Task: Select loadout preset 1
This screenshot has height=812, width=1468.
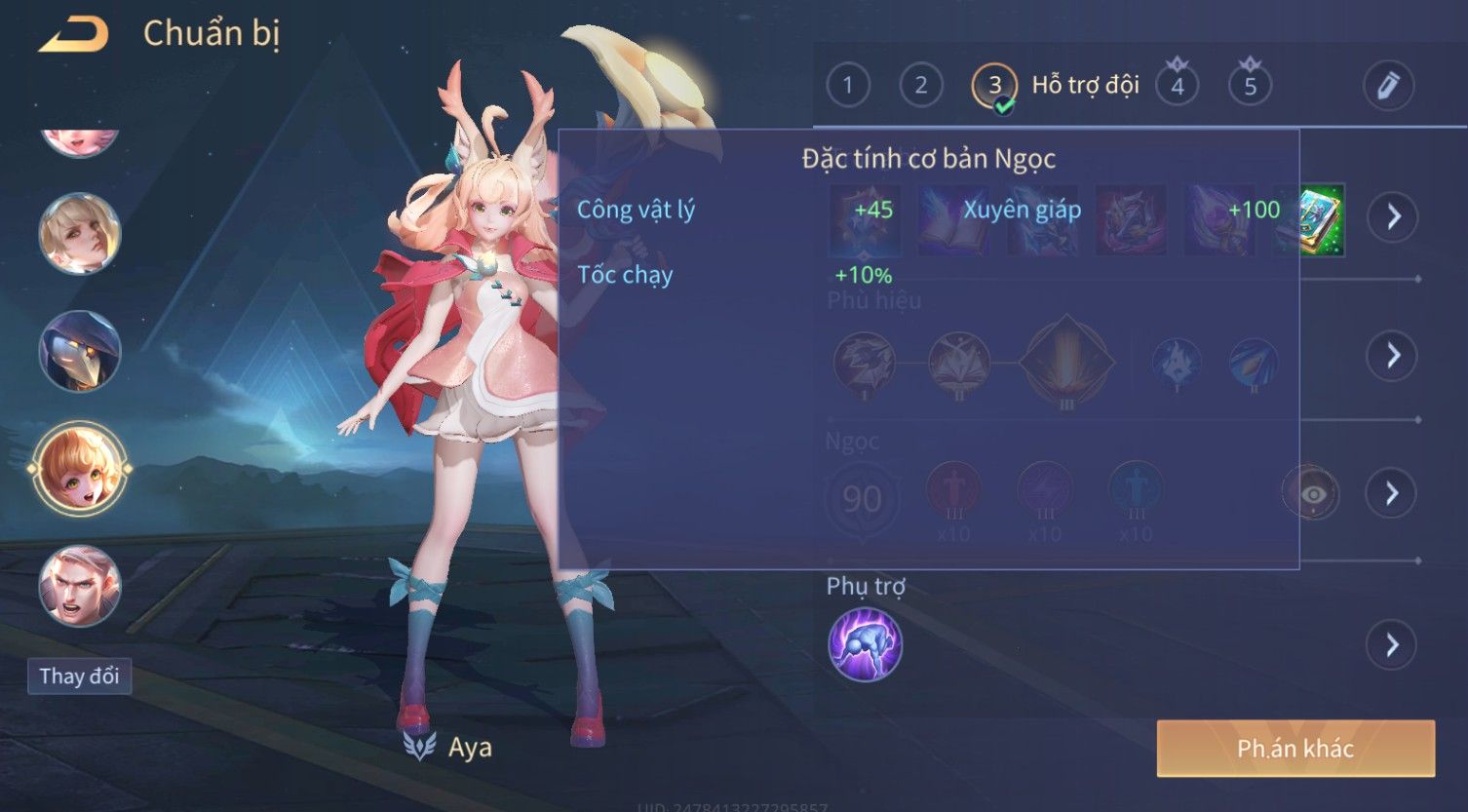Action: (847, 86)
